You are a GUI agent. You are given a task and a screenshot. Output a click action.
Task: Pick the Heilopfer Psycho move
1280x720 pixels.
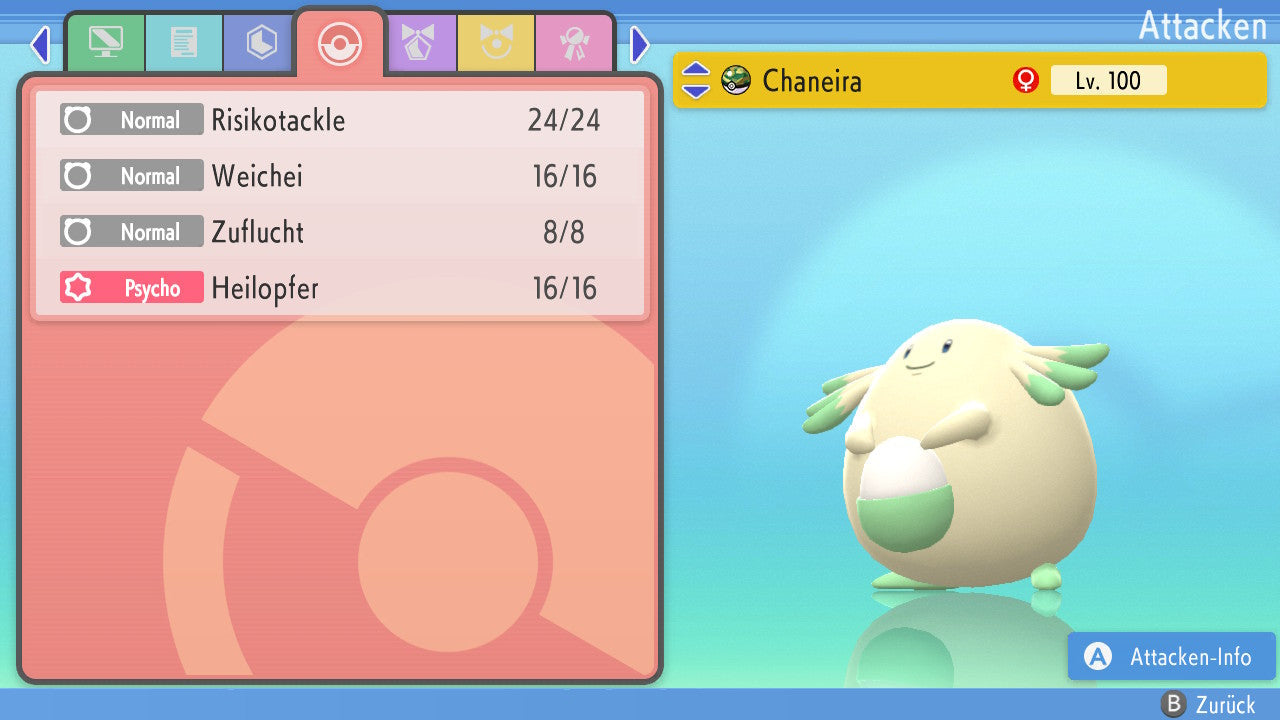[x=340, y=289]
